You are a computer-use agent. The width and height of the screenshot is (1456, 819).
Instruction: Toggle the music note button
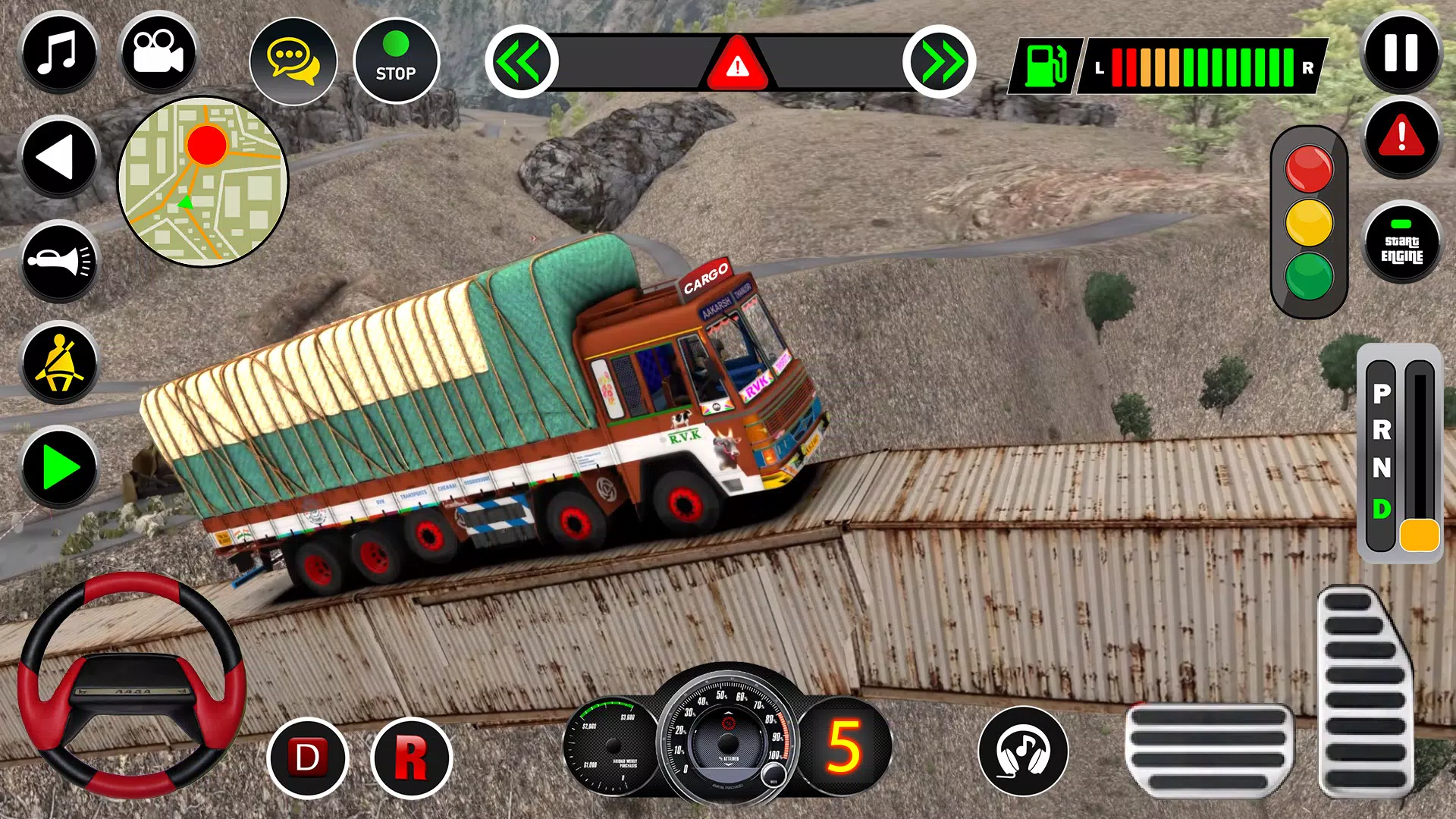point(59,53)
